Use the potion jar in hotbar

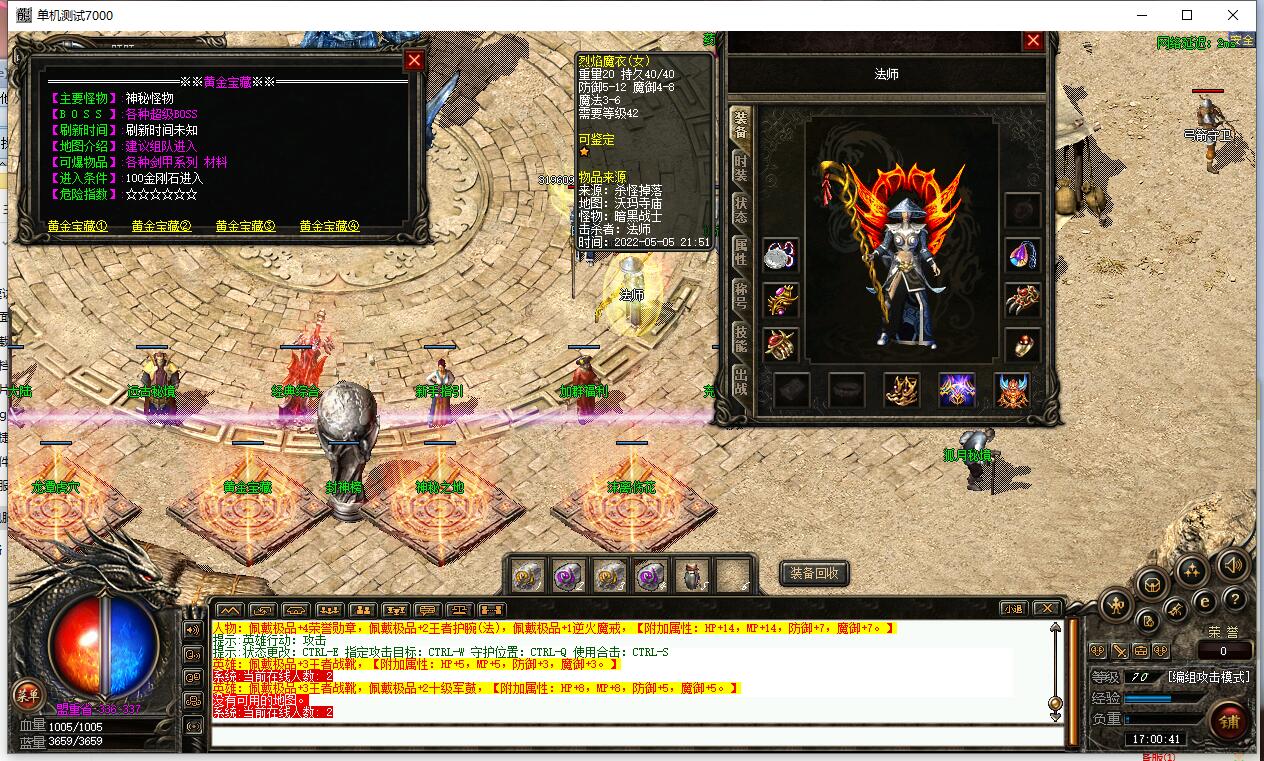tap(692, 576)
